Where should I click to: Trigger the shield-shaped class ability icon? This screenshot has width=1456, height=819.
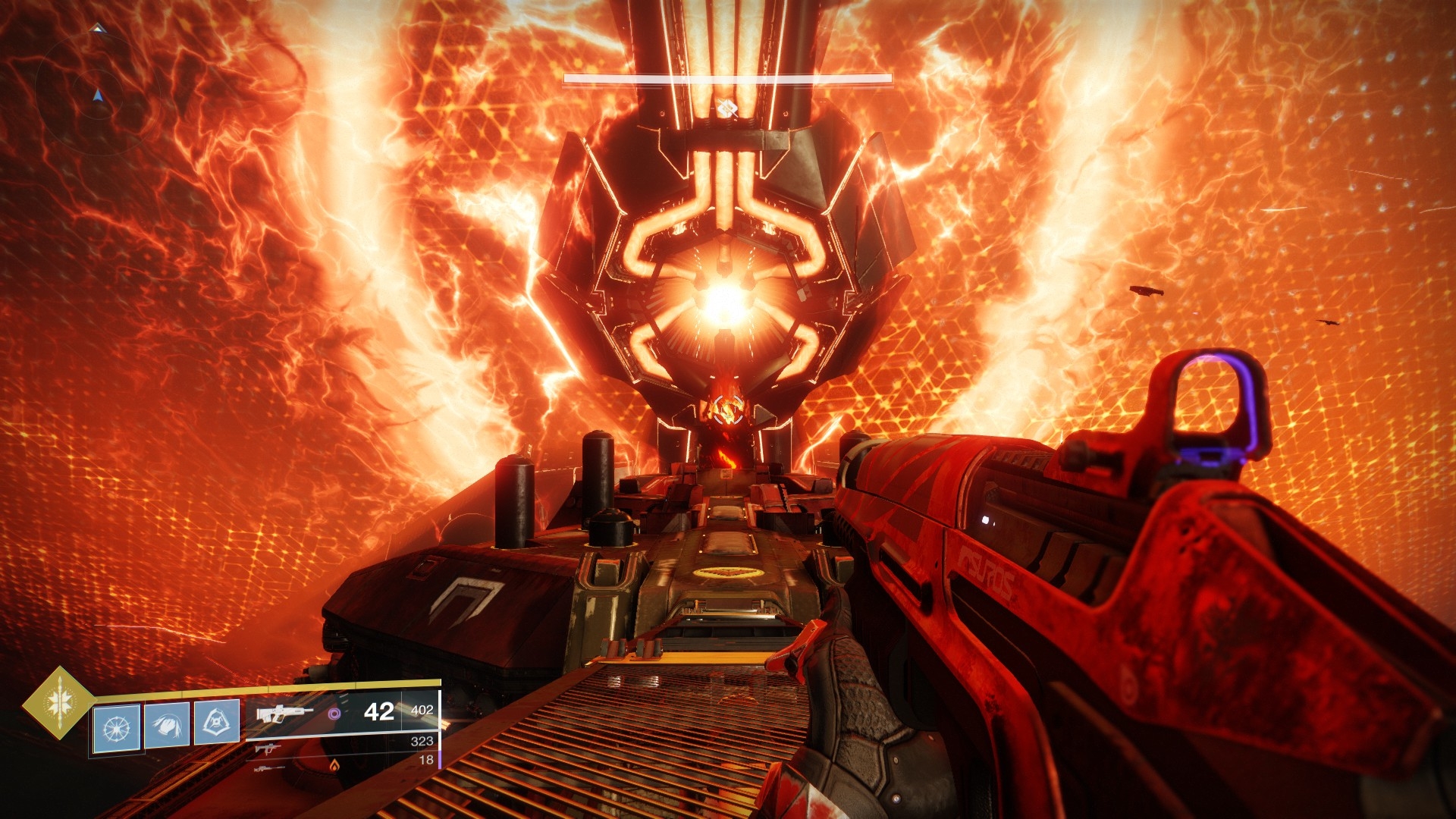pyautogui.click(x=216, y=721)
